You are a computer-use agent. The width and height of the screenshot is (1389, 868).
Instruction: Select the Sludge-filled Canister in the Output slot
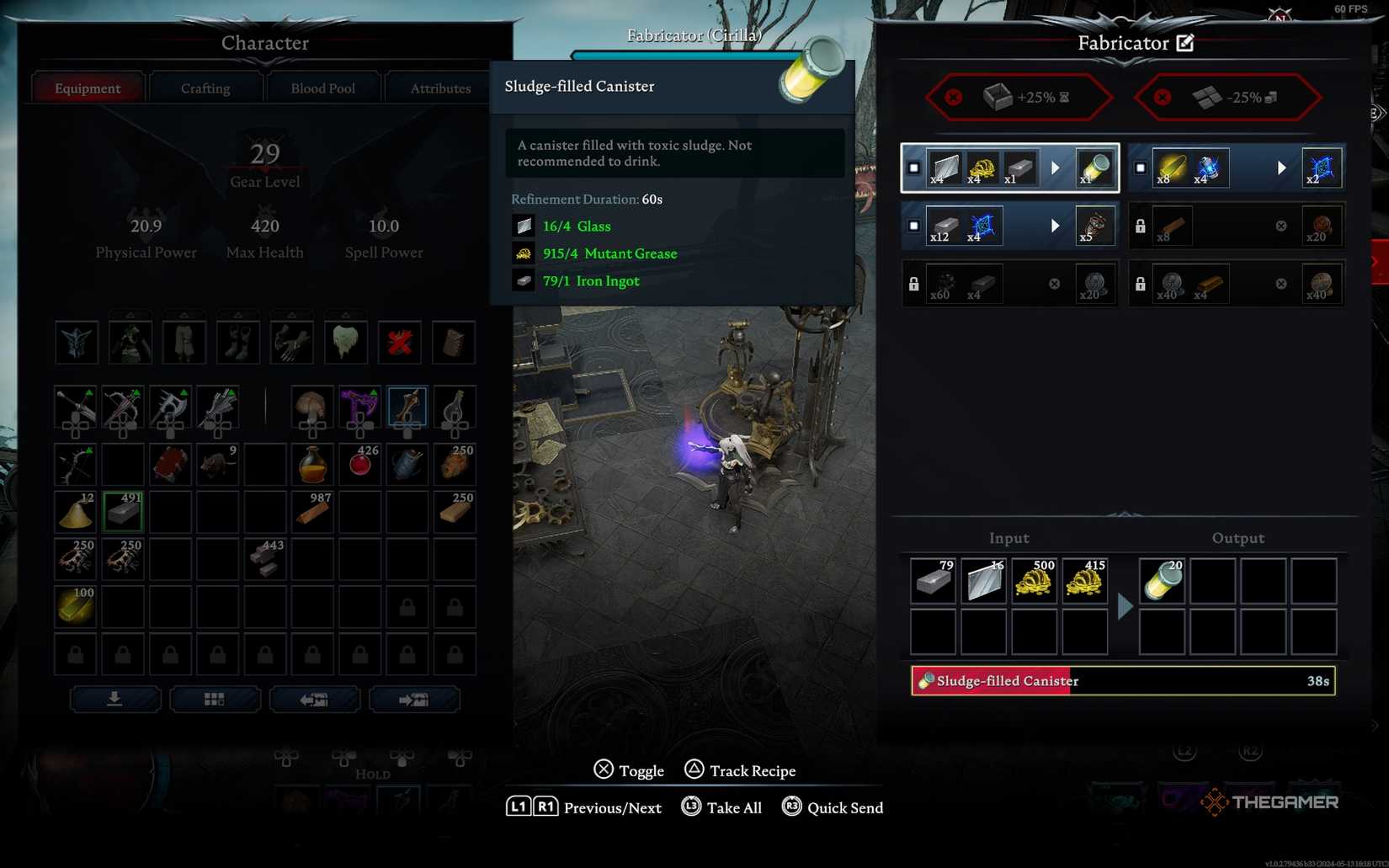(x=1162, y=581)
